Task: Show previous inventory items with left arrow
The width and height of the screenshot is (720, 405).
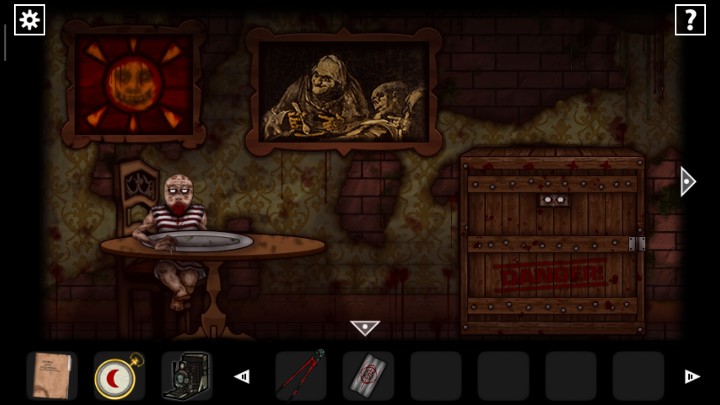Action: point(241,377)
